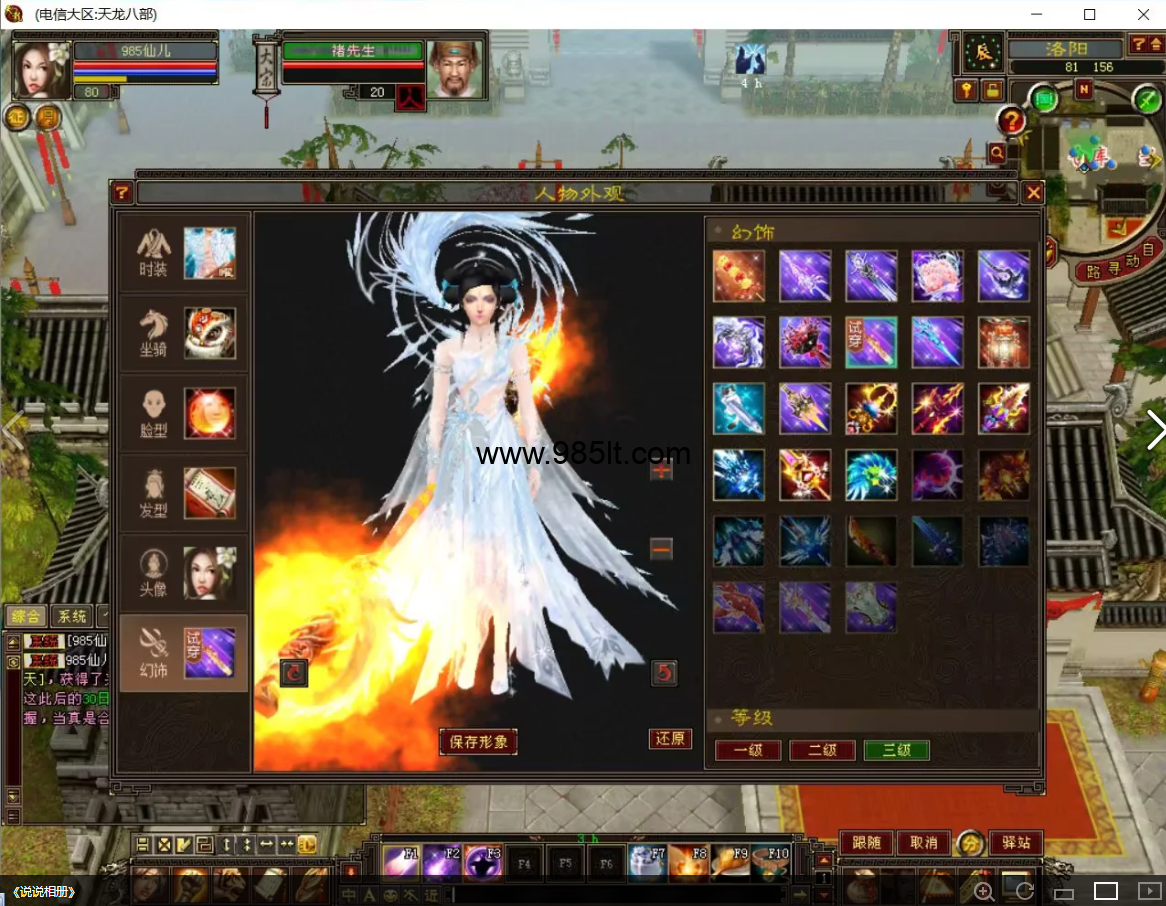Open the appearance window help question mark
The width and height of the screenshot is (1166, 906).
122,193
